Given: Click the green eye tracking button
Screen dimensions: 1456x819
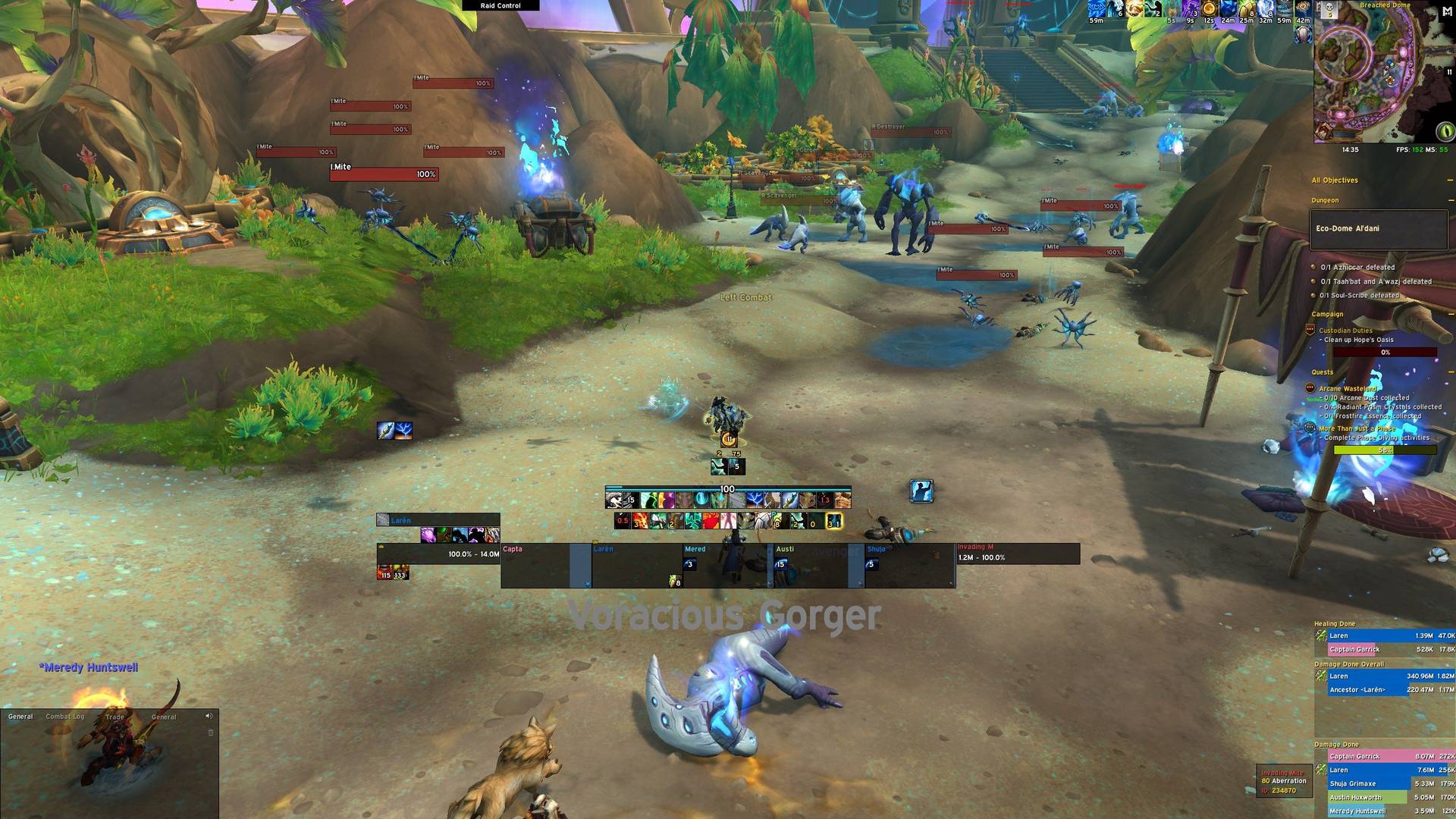Looking at the screenshot, I should tap(1445, 131).
